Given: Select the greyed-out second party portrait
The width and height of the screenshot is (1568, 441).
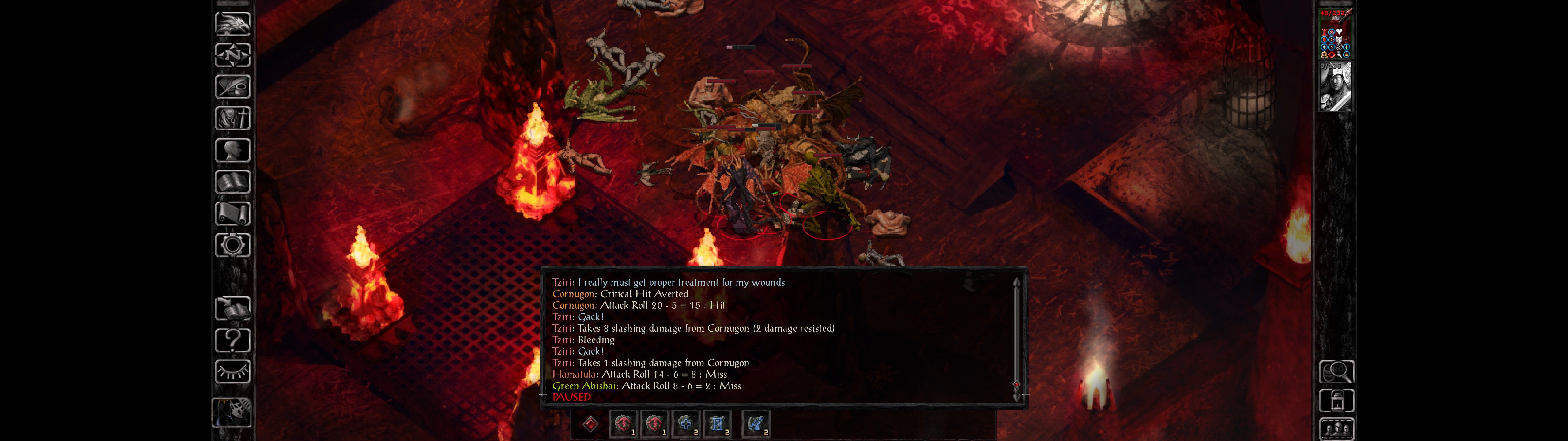Looking at the screenshot, I should pos(1335,87).
